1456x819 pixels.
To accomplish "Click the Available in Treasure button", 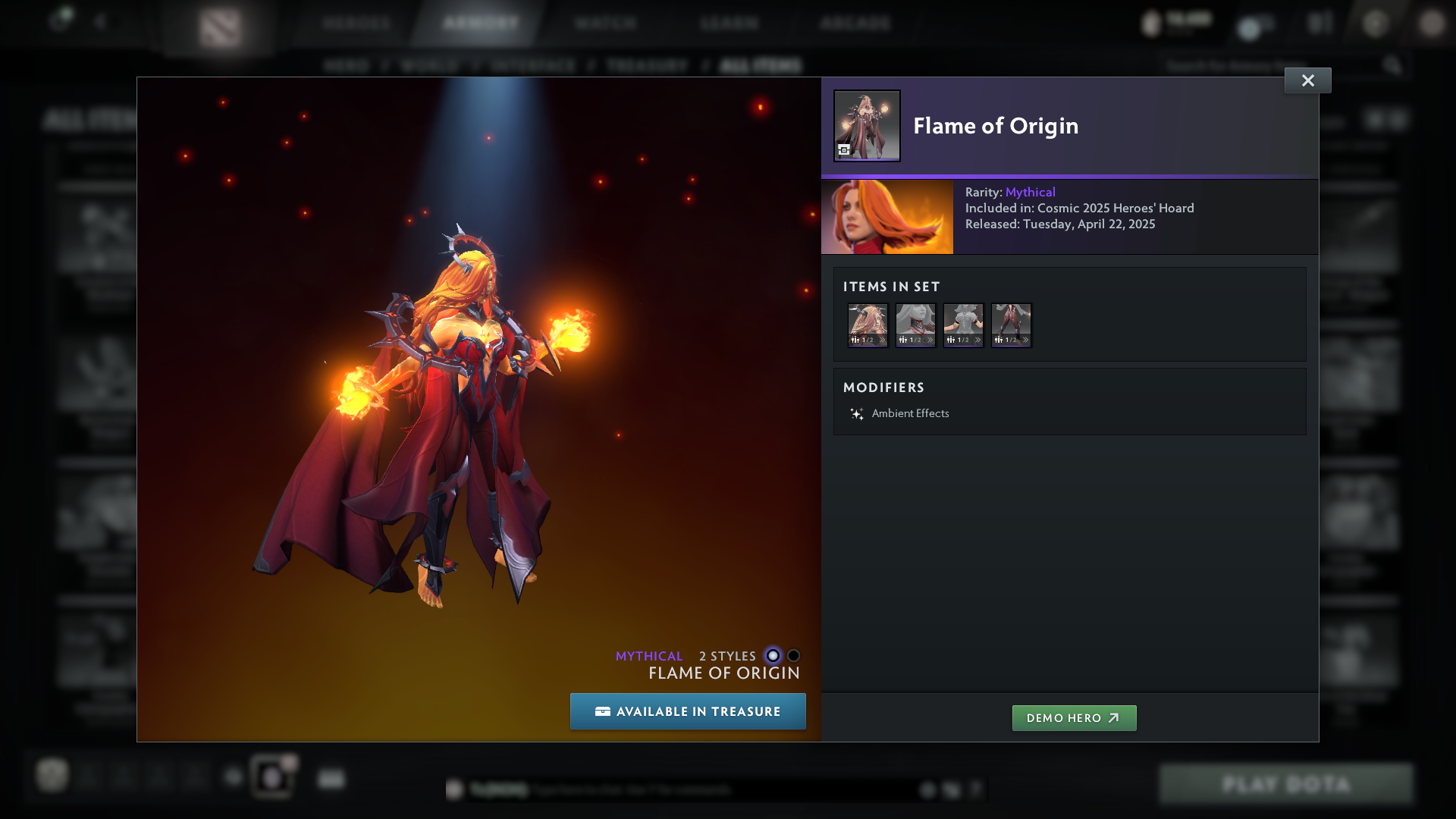I will [688, 711].
